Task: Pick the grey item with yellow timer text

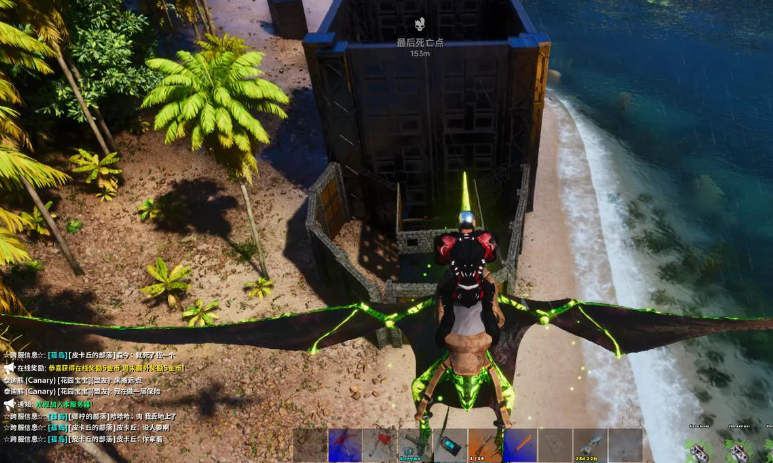Action: [590, 445]
